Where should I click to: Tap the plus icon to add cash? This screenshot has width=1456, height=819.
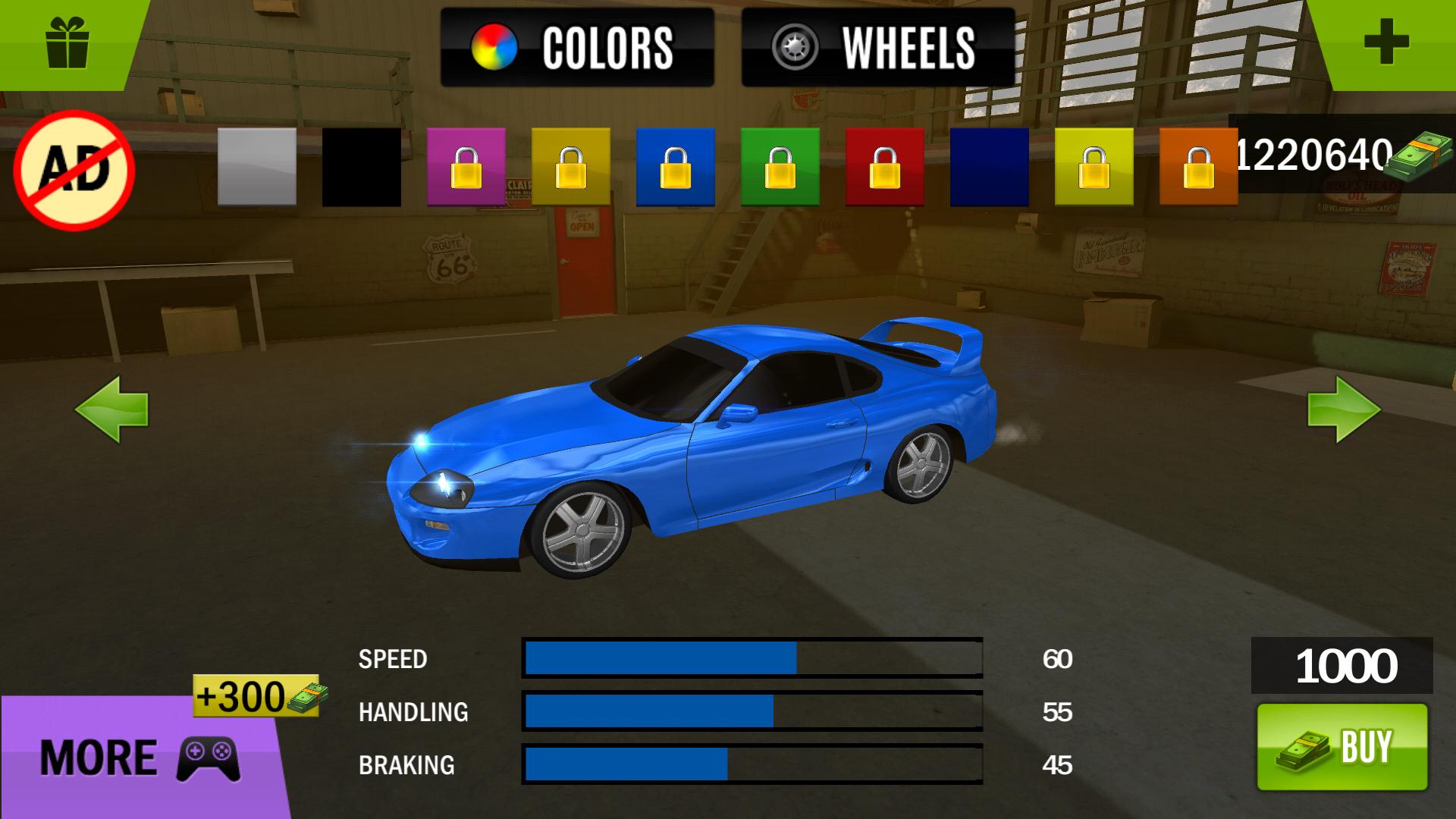pyautogui.click(x=1388, y=42)
